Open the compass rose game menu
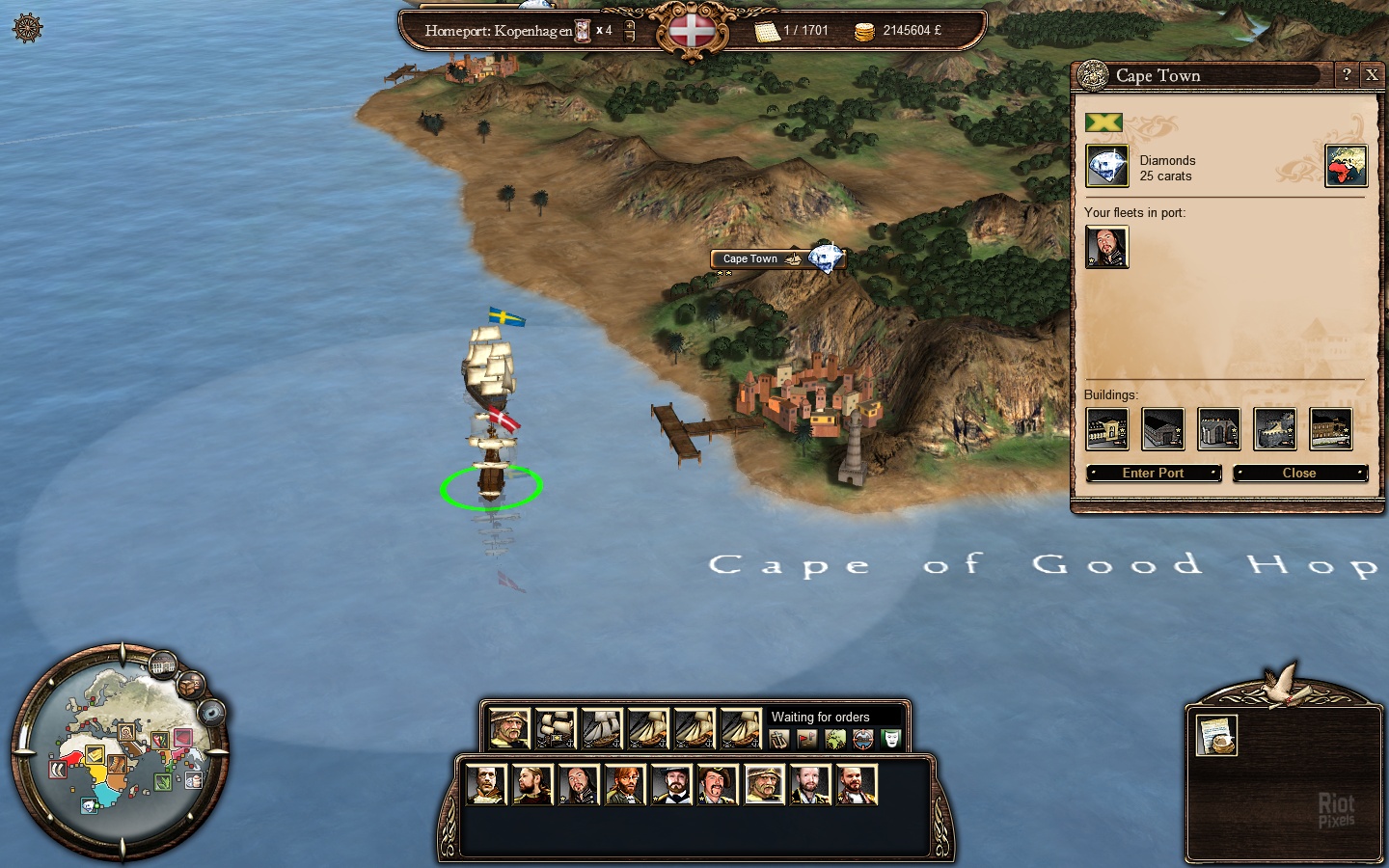Screen dimensions: 1389x868 28,28
